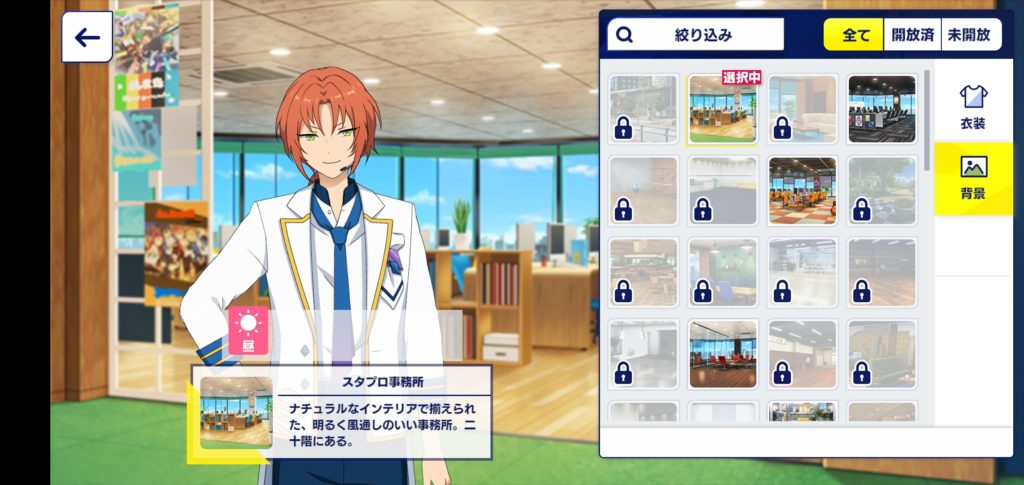Screen dimensions: 1024x485
Task: Open the 絞り込み filter search
Action: [x=696, y=35]
